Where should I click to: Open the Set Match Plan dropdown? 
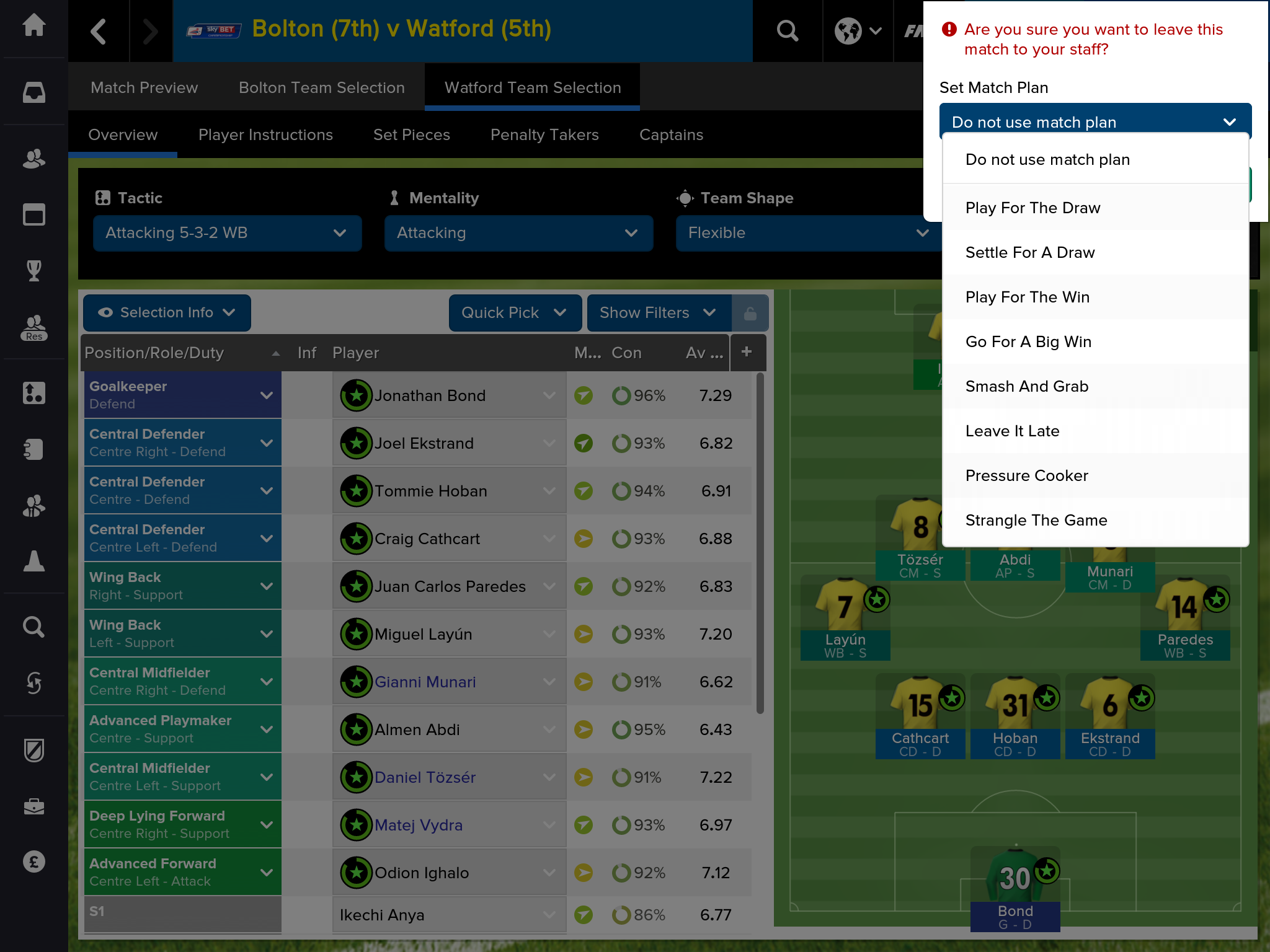pyautogui.click(x=1095, y=122)
